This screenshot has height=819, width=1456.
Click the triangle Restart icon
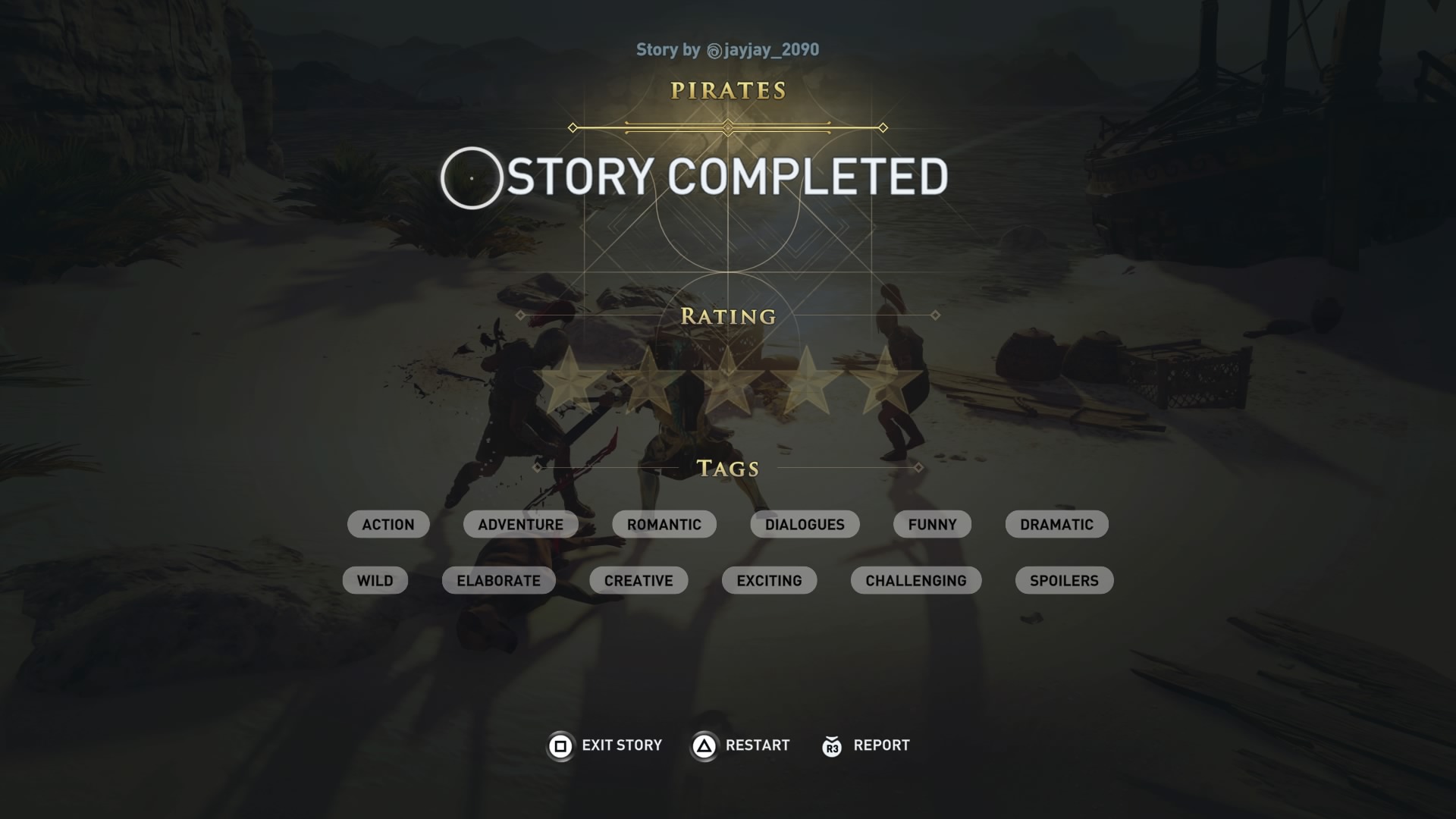705,745
